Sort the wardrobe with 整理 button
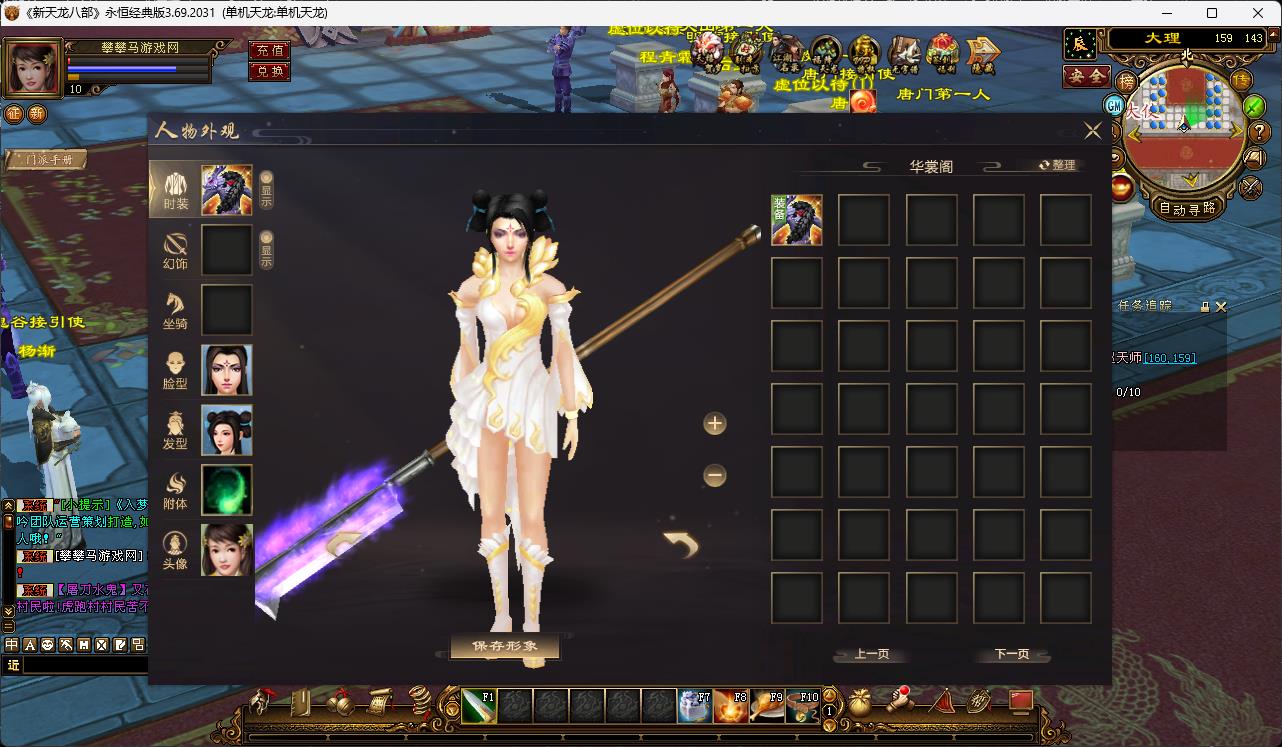This screenshot has width=1282, height=747. coord(1057,165)
